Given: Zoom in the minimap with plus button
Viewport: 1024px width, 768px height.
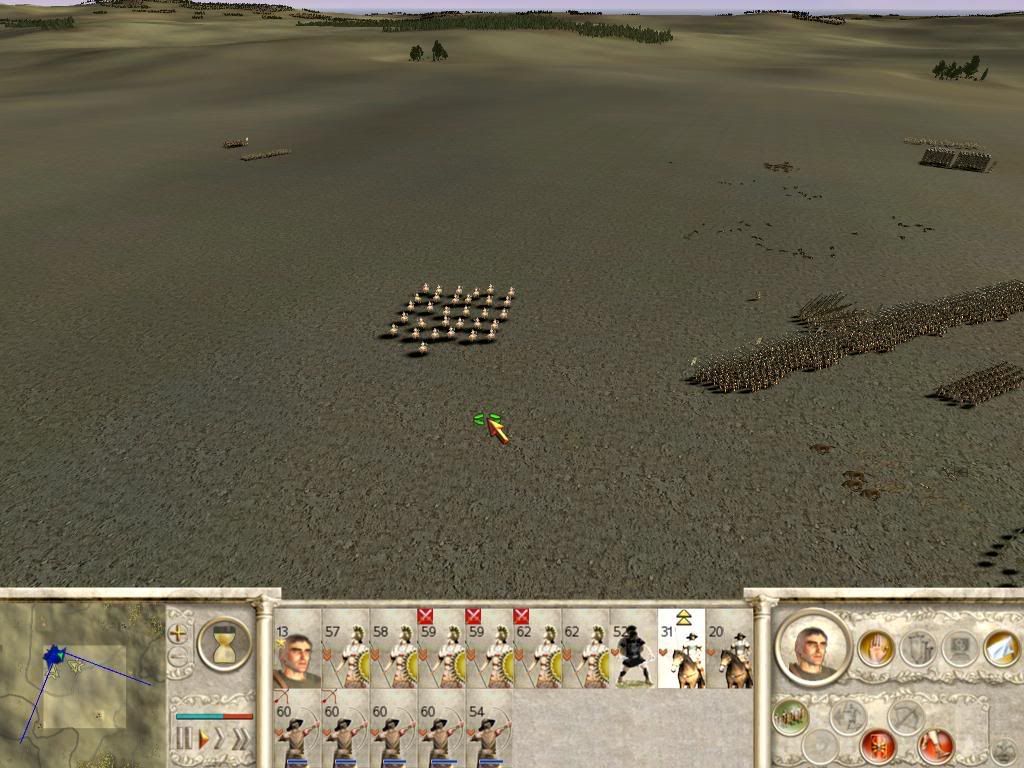Looking at the screenshot, I should [178, 633].
